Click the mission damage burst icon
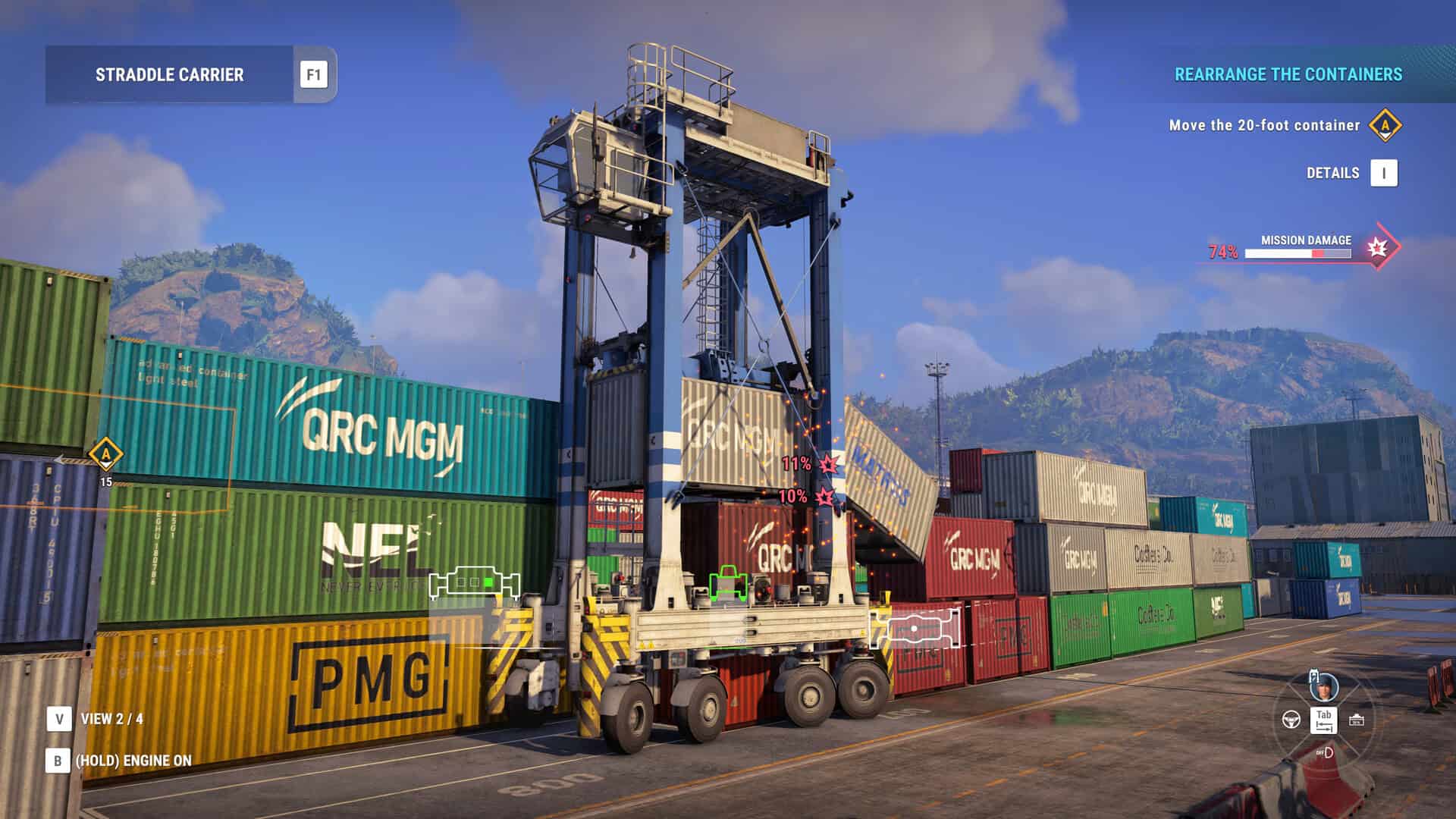 tap(1377, 247)
